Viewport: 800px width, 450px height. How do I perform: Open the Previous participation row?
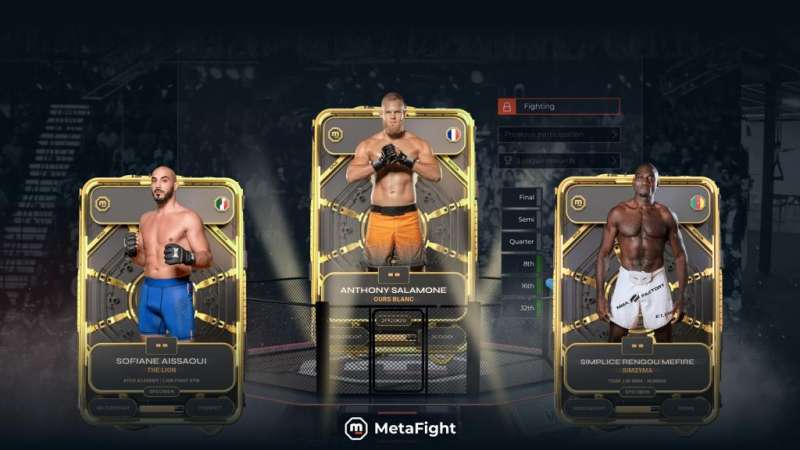click(559, 134)
